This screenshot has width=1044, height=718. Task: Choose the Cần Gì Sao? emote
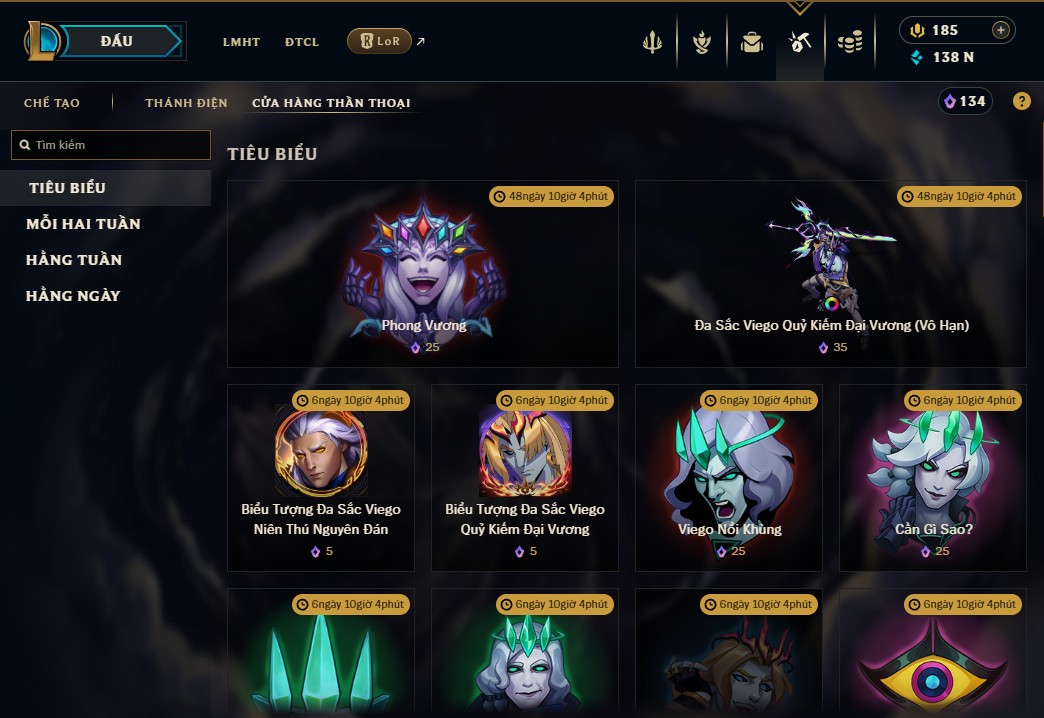(x=933, y=477)
